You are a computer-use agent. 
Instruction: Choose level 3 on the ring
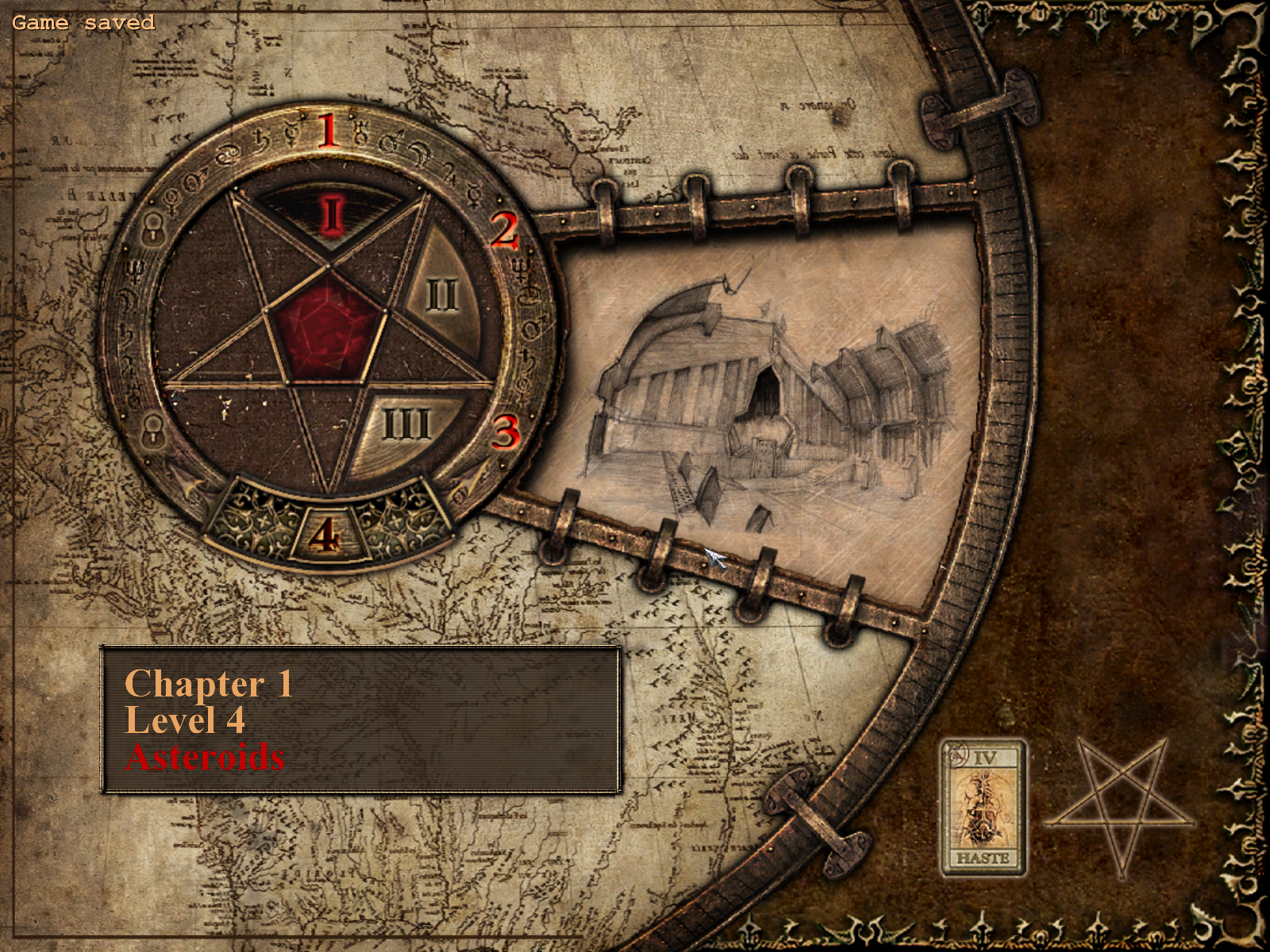[x=506, y=432]
